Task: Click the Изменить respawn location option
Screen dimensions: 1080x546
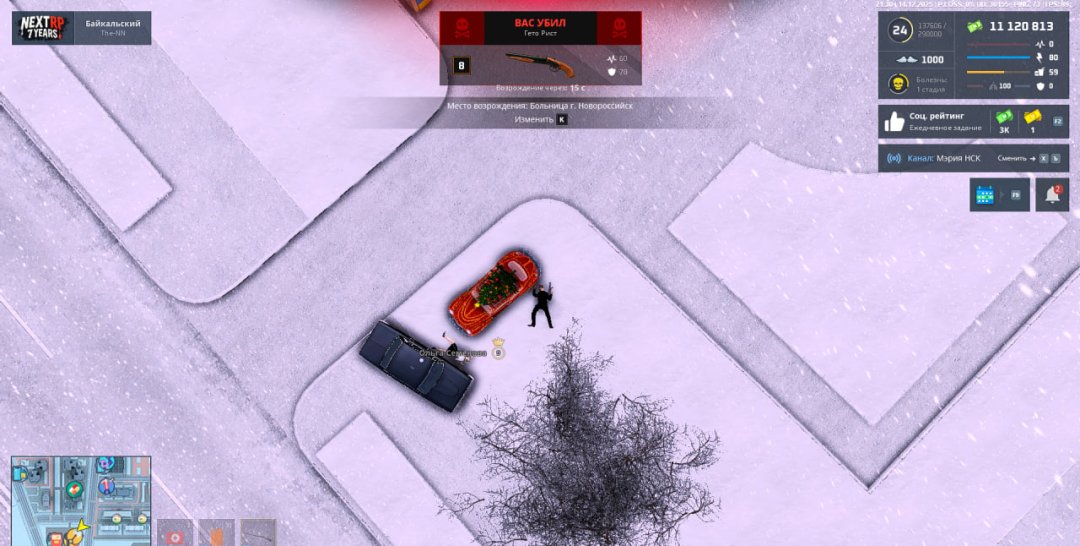Action: (x=534, y=119)
